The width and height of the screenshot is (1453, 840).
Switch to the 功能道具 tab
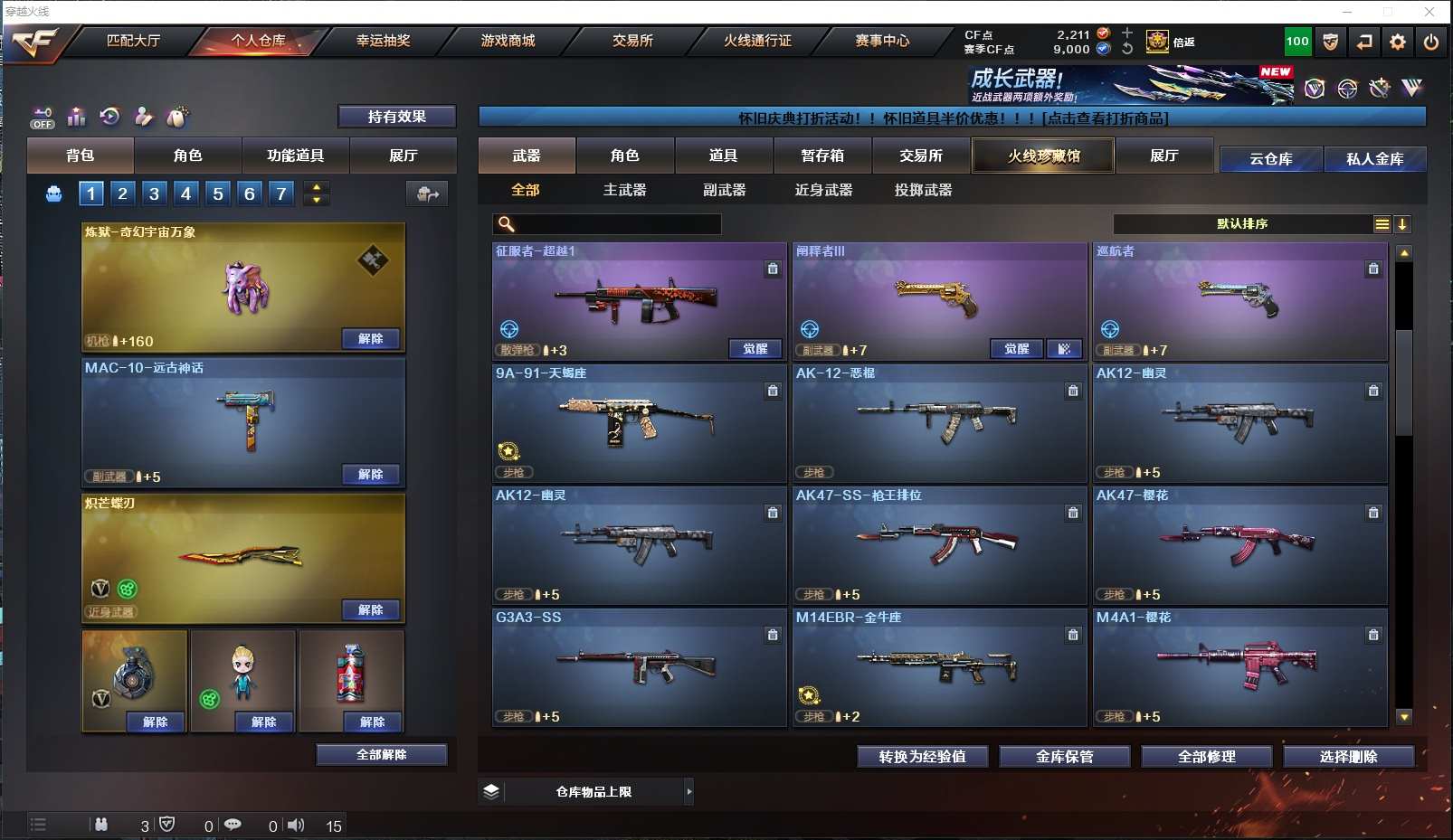[x=295, y=156]
